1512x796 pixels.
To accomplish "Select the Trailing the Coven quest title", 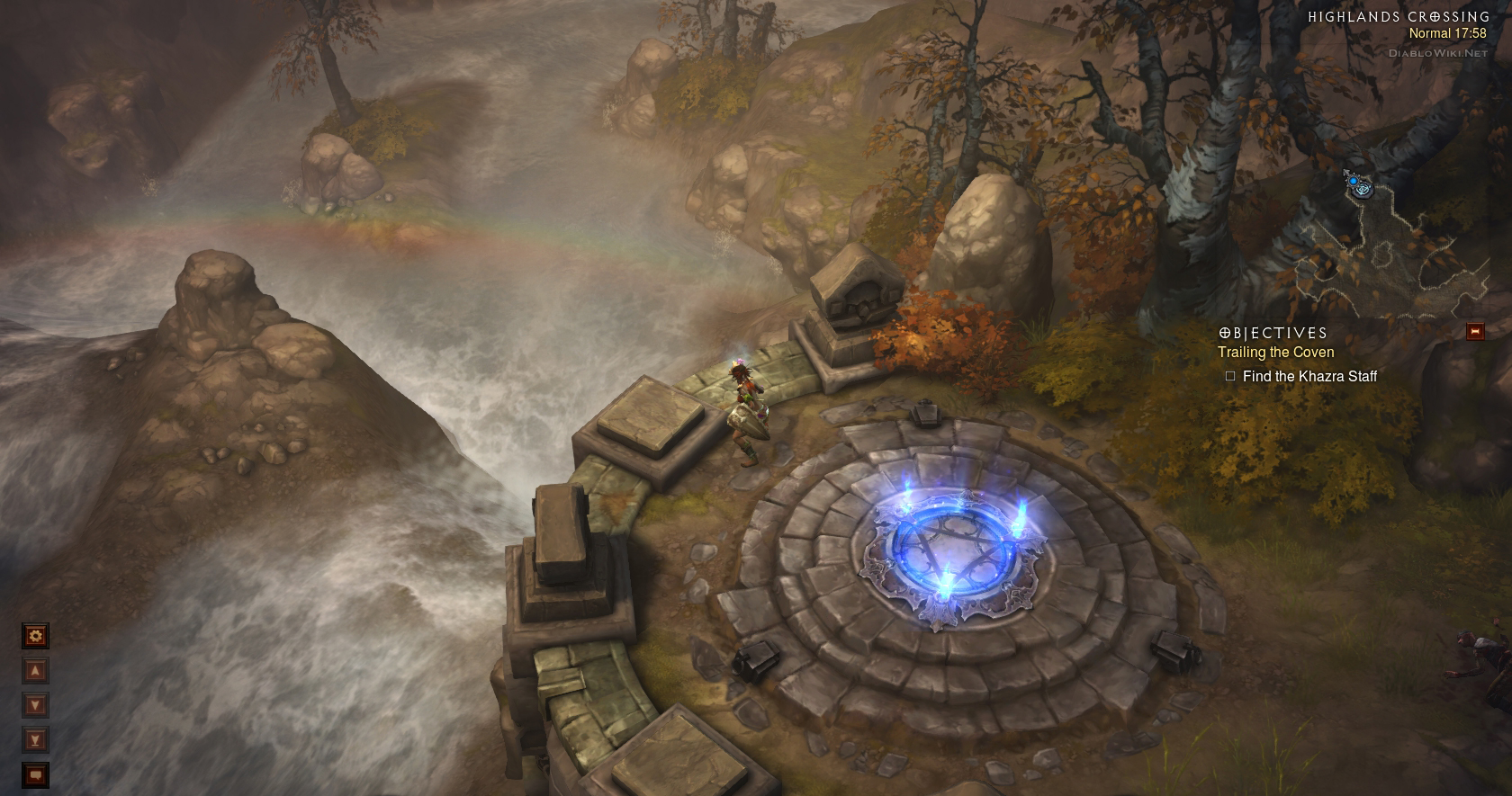I will tap(1275, 353).
